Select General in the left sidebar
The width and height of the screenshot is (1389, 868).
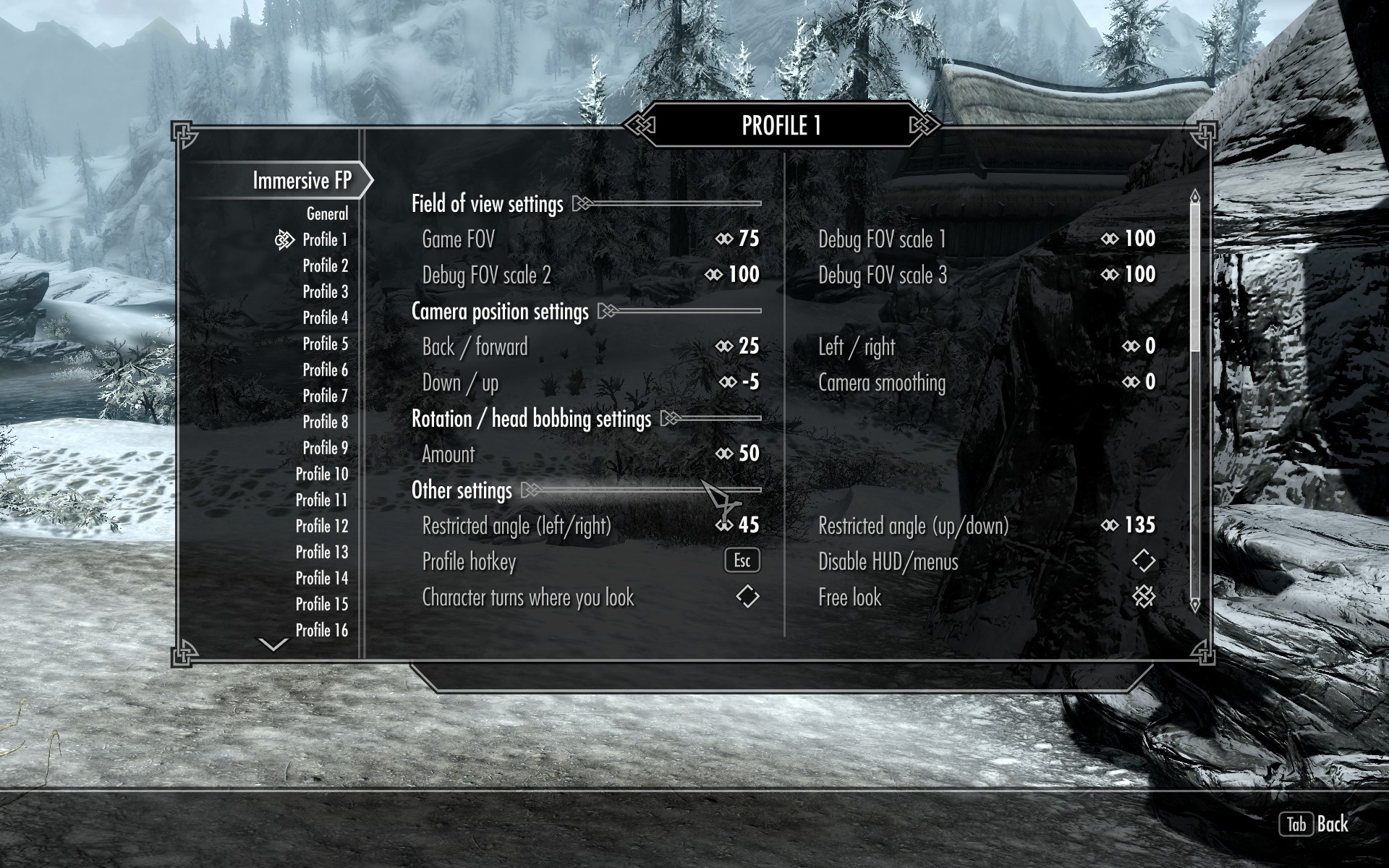[x=328, y=214]
